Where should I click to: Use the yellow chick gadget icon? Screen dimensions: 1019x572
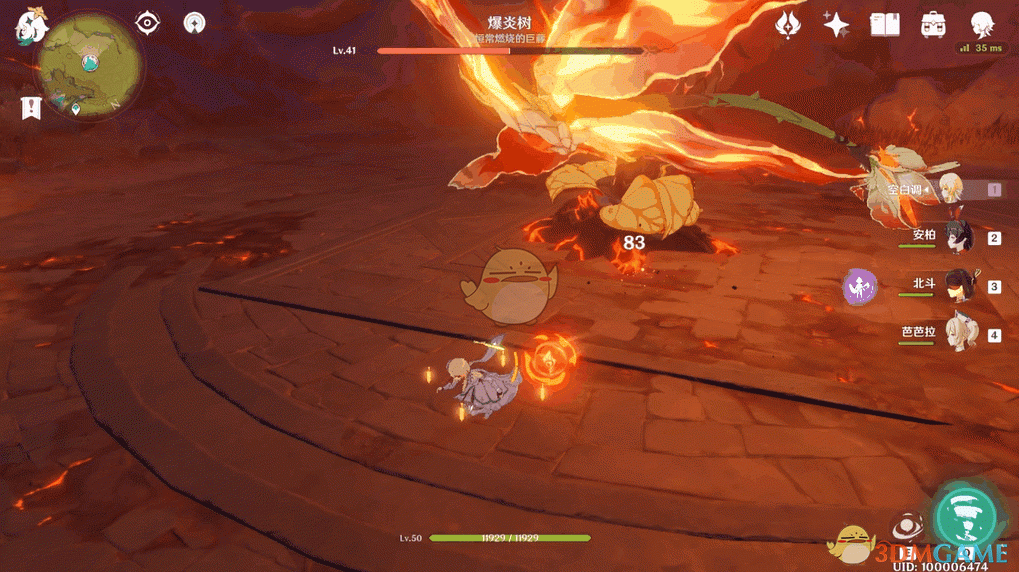coord(851,545)
